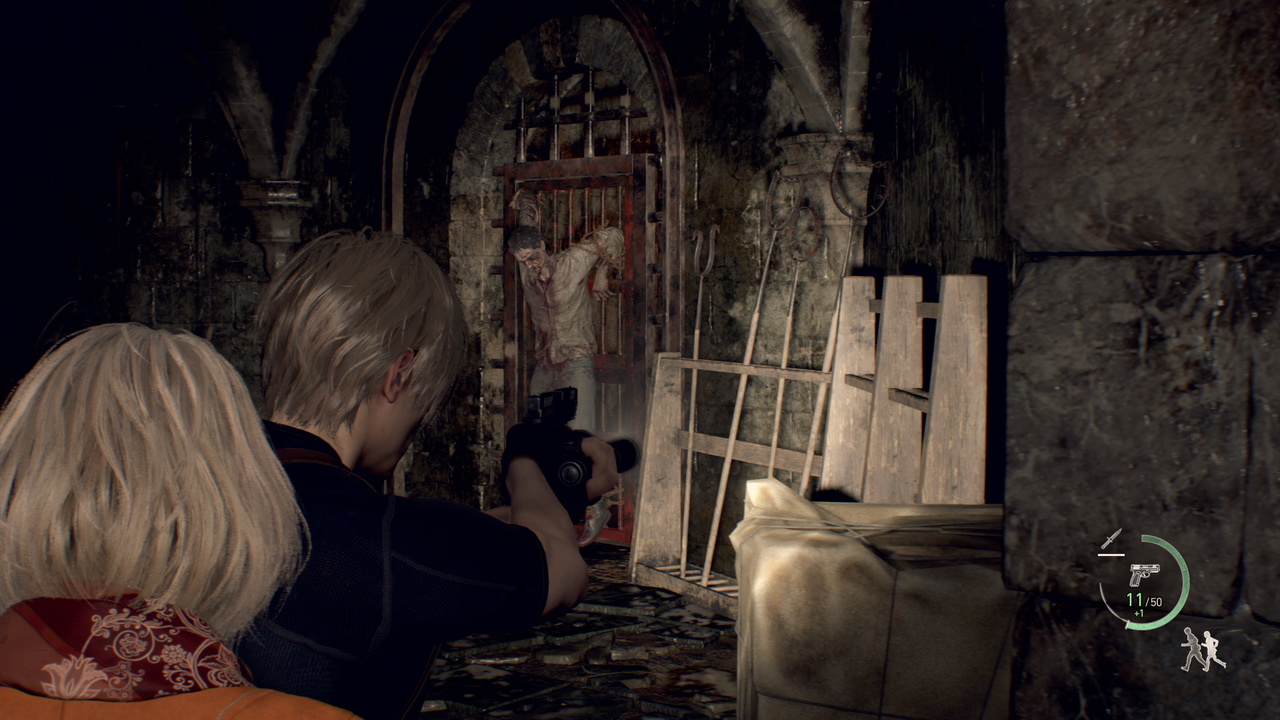Click the green health gauge ring
Image resolution: width=1280 pixels, height=720 pixels.
[x=1180, y=585]
